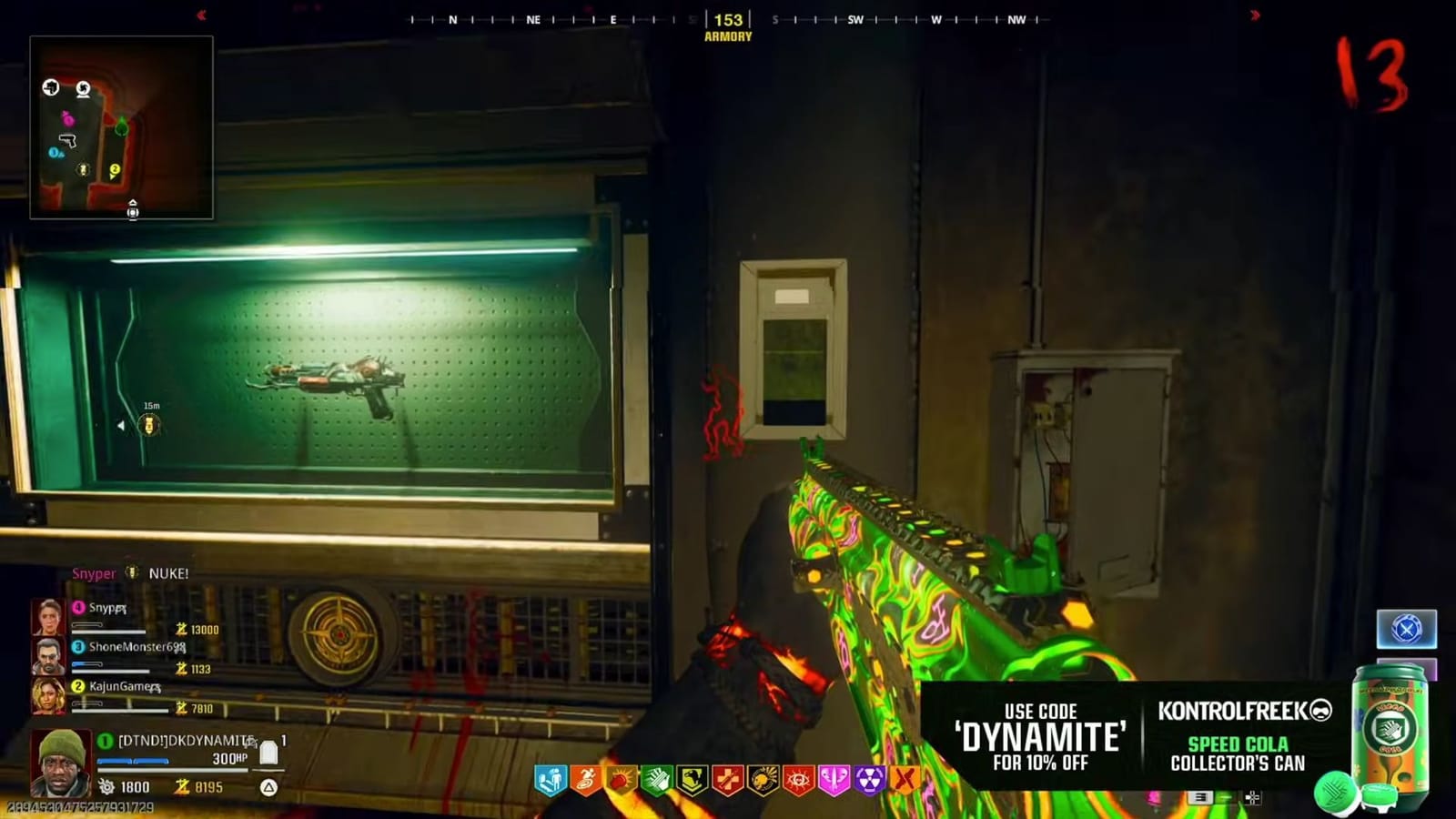
Task: Select the purple radioactive nuke perk icon
Action: [x=869, y=779]
